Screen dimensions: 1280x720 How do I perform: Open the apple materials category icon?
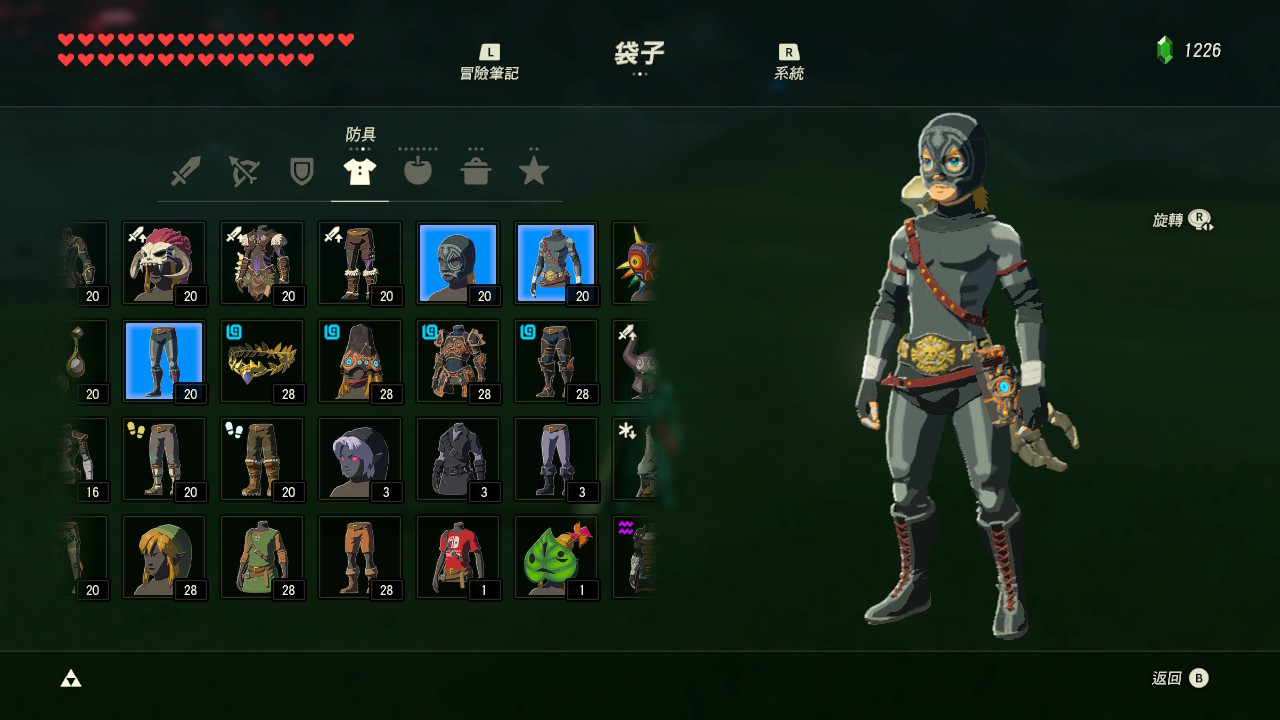click(x=417, y=170)
